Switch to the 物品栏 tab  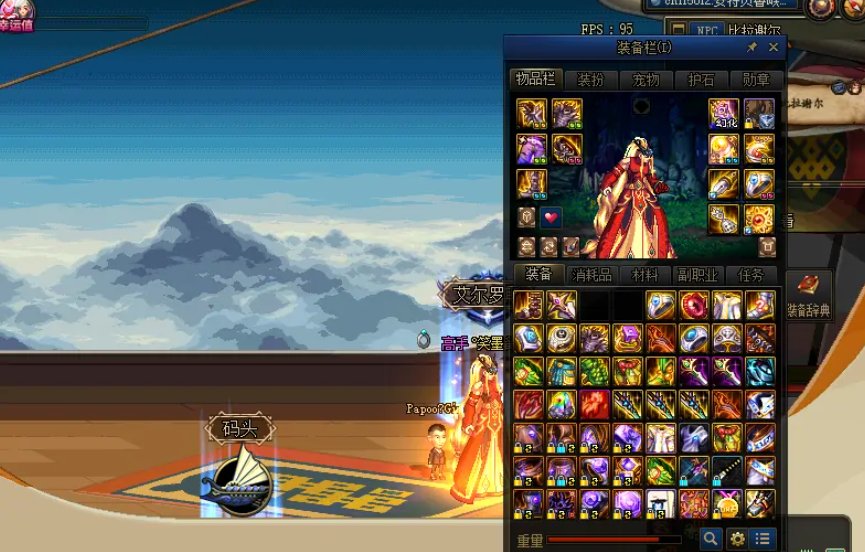(535, 79)
